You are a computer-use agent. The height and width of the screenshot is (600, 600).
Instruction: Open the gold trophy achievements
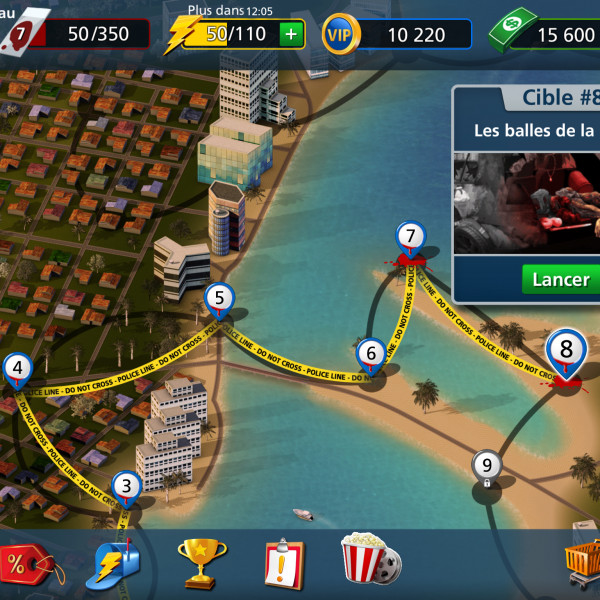[201, 562]
